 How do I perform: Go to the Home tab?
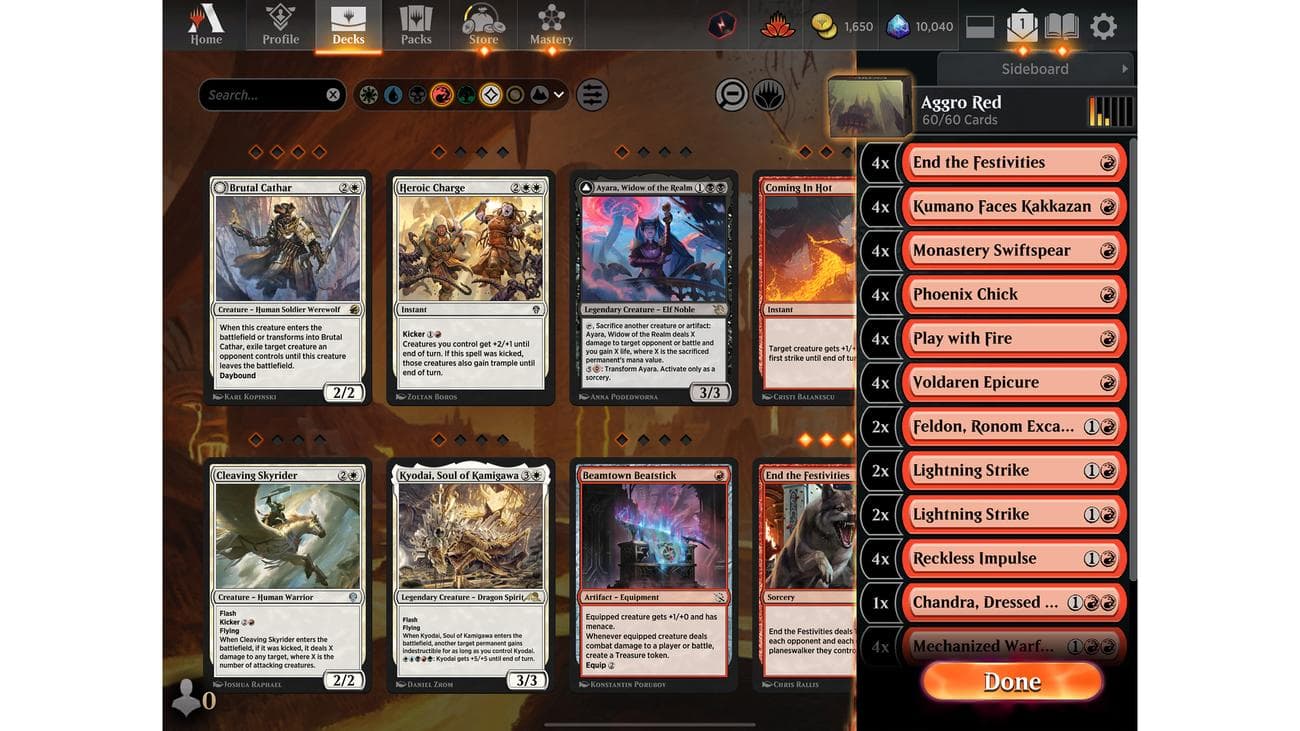point(206,25)
